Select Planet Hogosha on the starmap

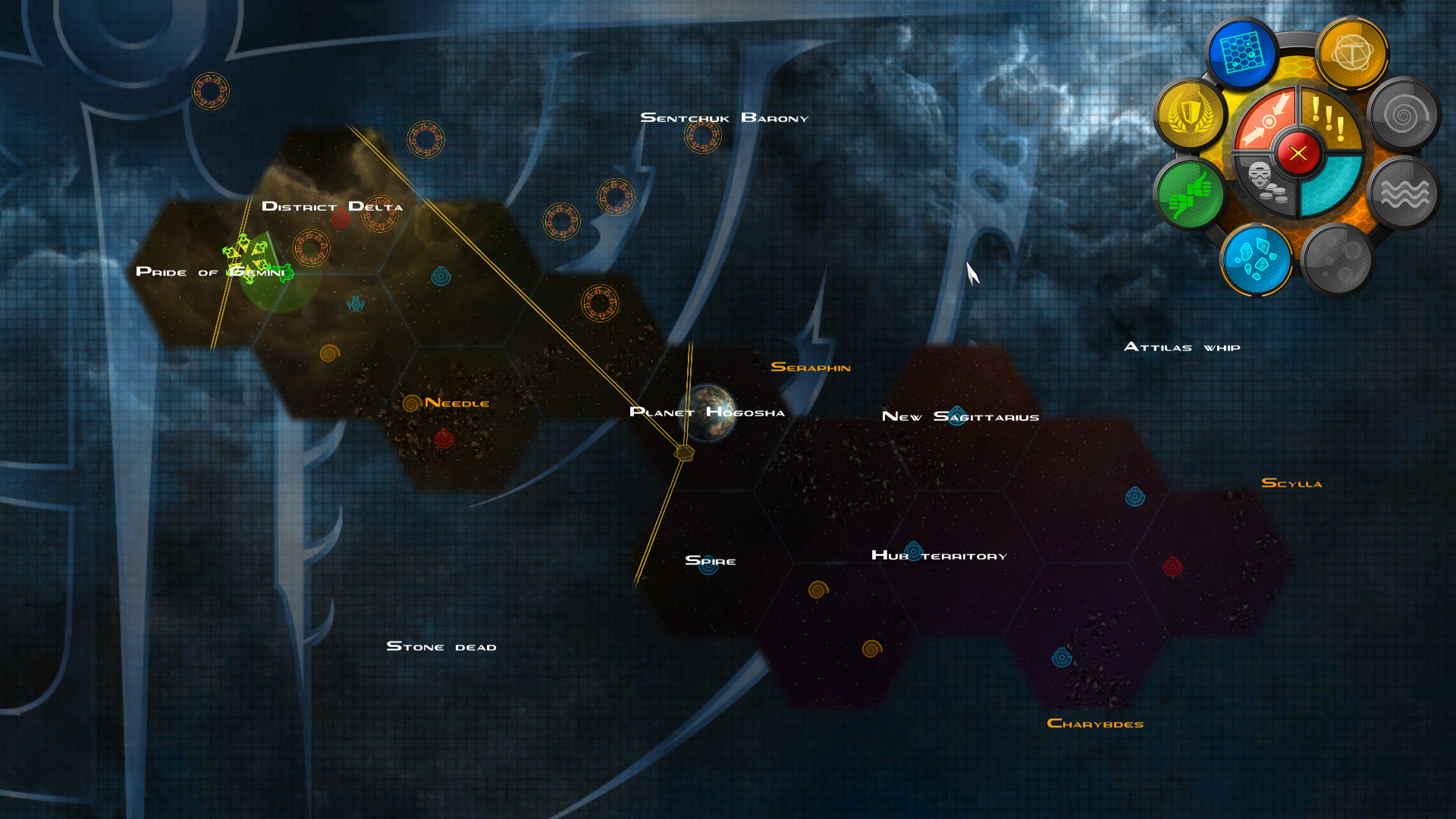[709, 413]
